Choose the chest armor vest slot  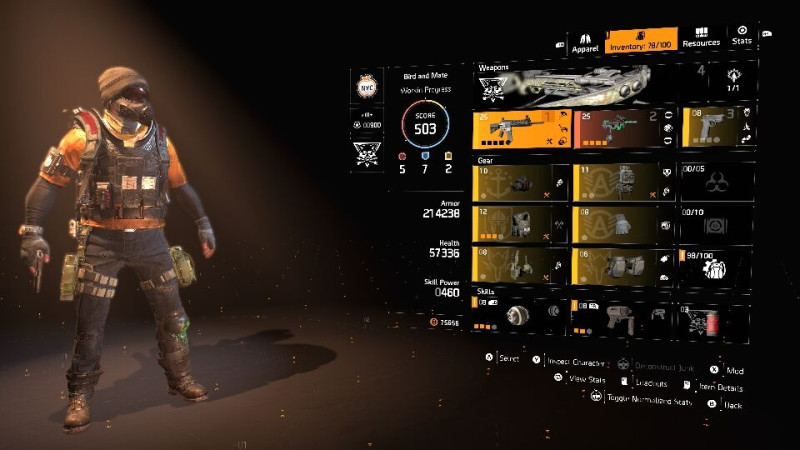[520, 223]
